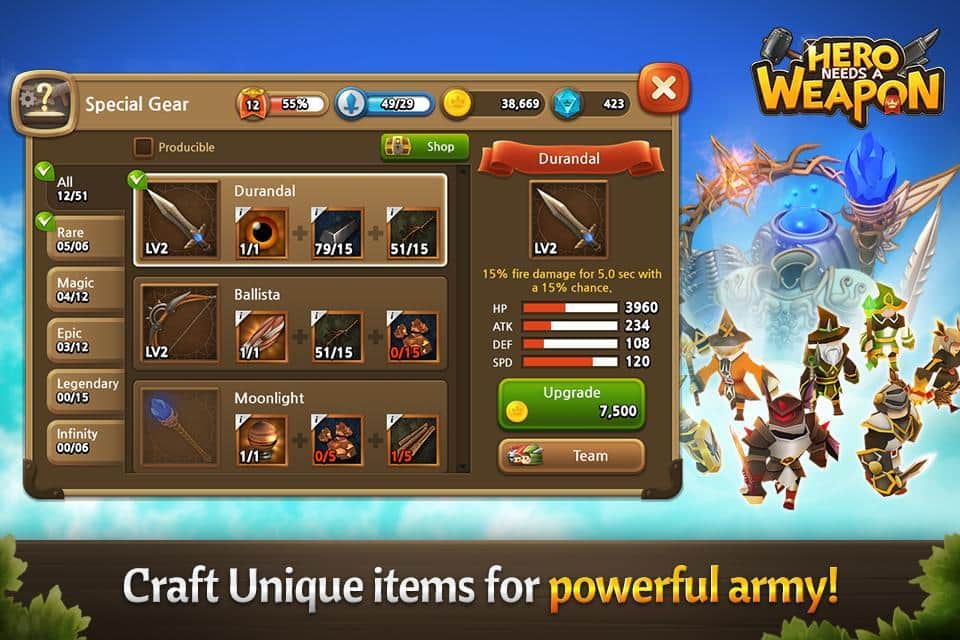Screen dimensions: 960x640
Task: Select the Ballista bow icon
Action: pyautogui.click(x=179, y=322)
